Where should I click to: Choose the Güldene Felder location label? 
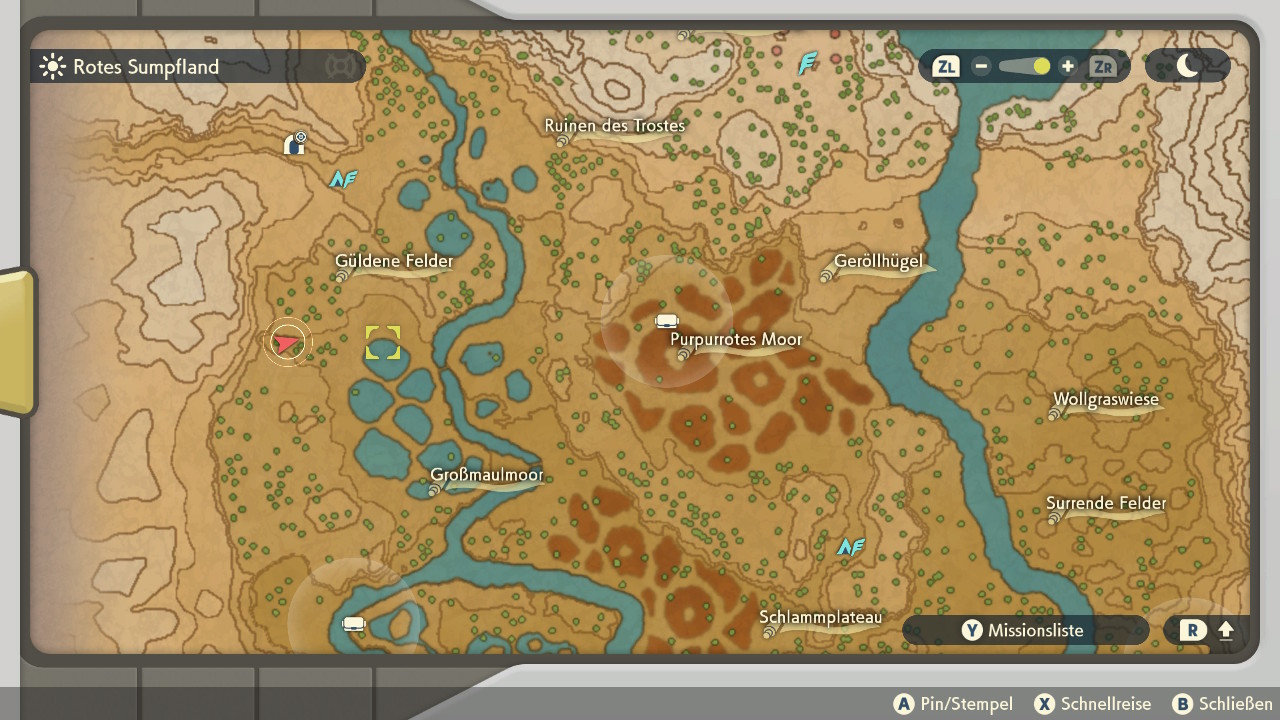tap(394, 262)
